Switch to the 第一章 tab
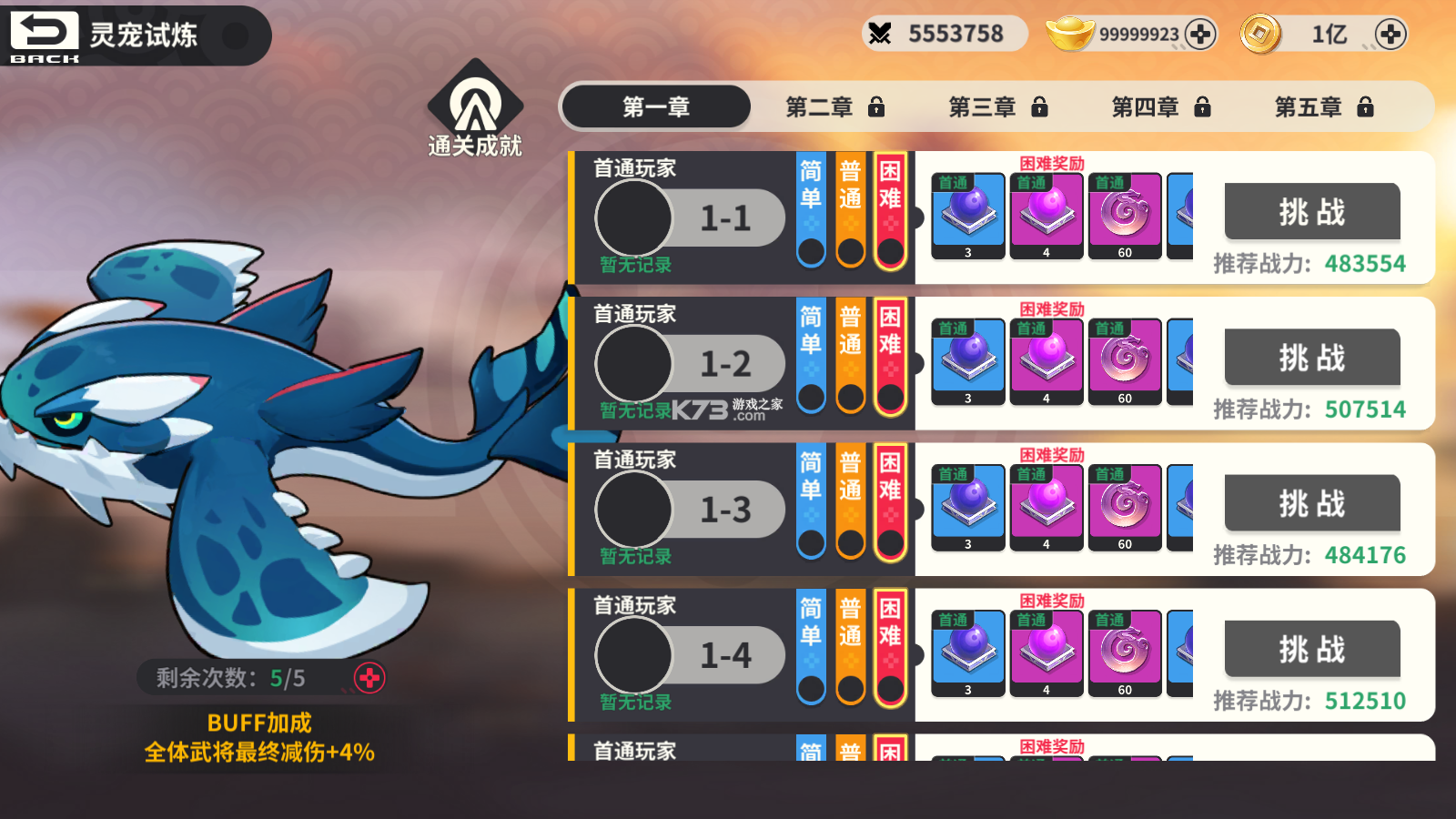 coord(656,106)
